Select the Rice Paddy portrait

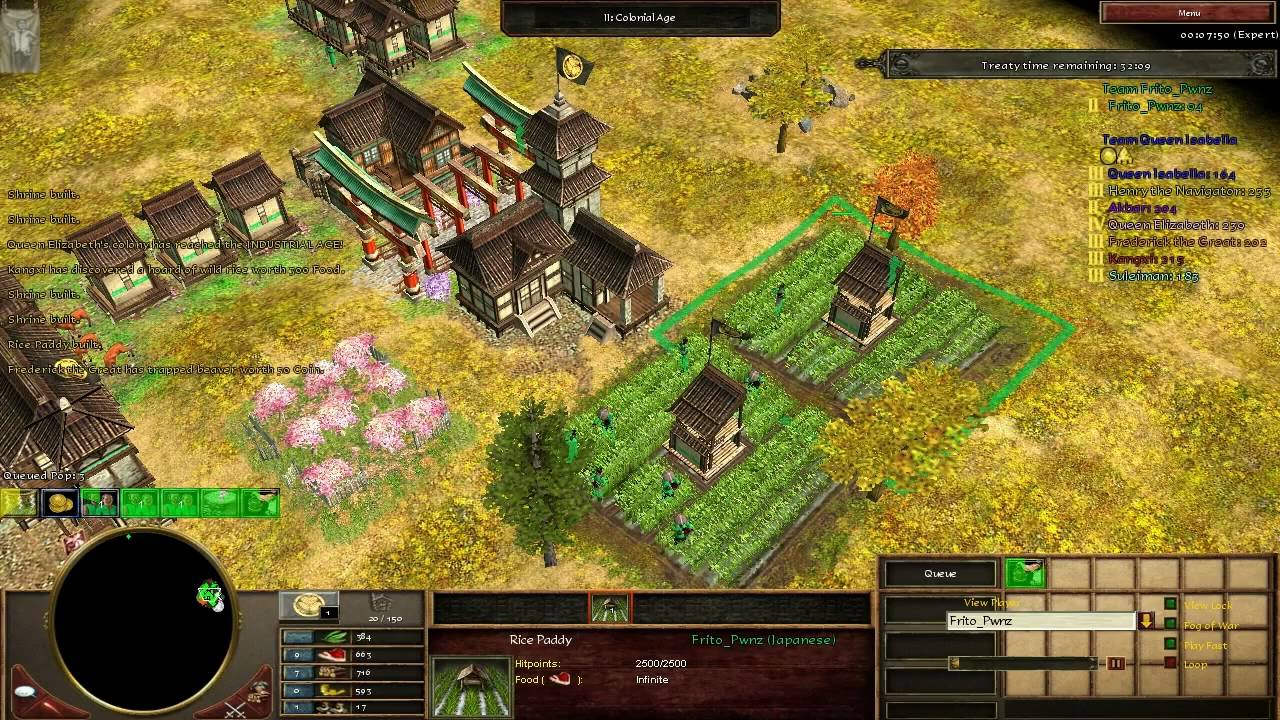468,686
